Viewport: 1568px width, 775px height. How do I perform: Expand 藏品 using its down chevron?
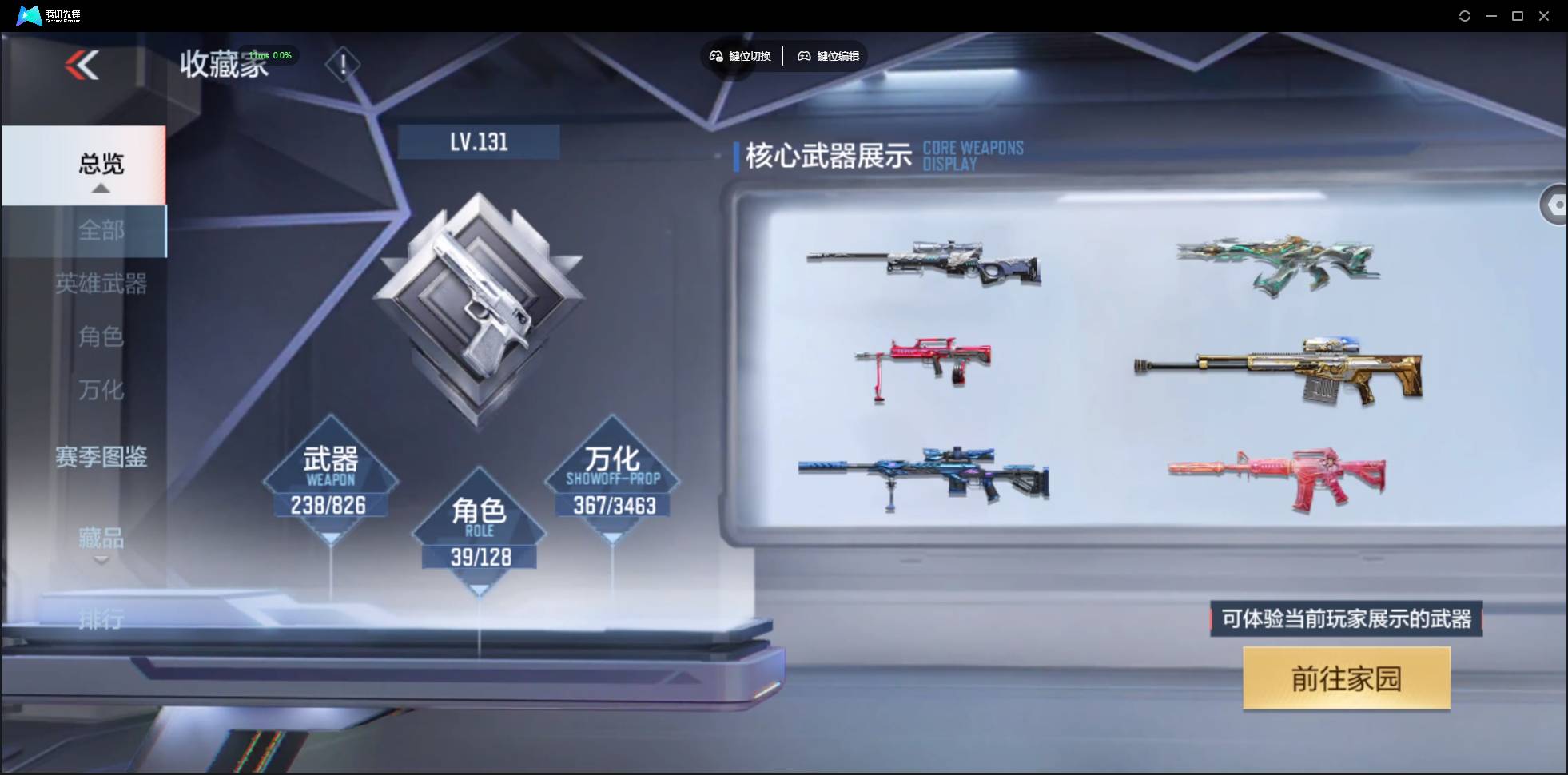[x=101, y=559]
